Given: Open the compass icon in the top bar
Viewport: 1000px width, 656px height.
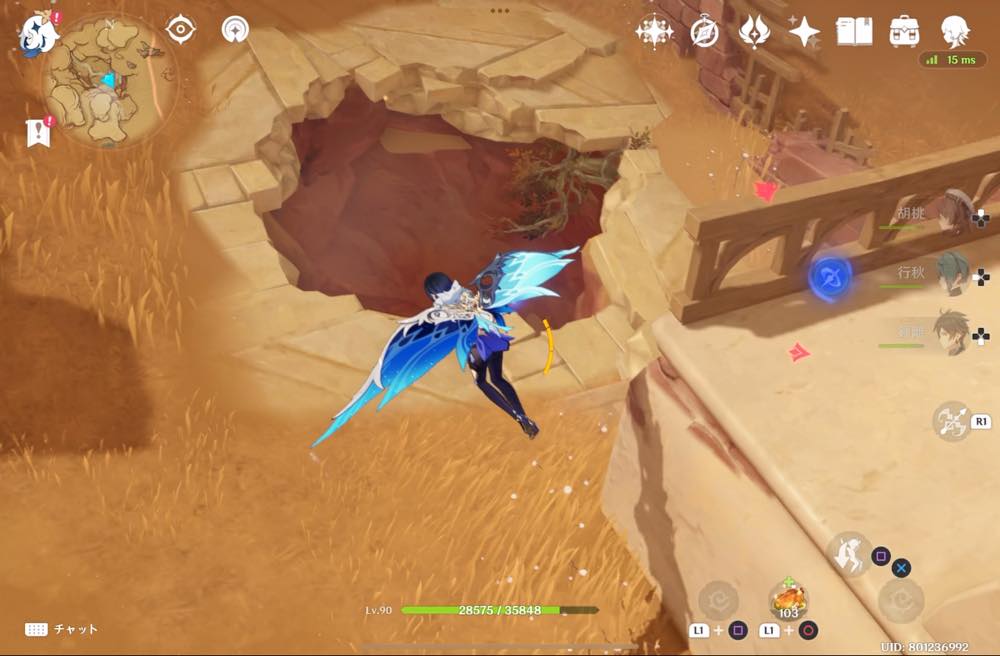Looking at the screenshot, I should pyautogui.click(x=704, y=32).
